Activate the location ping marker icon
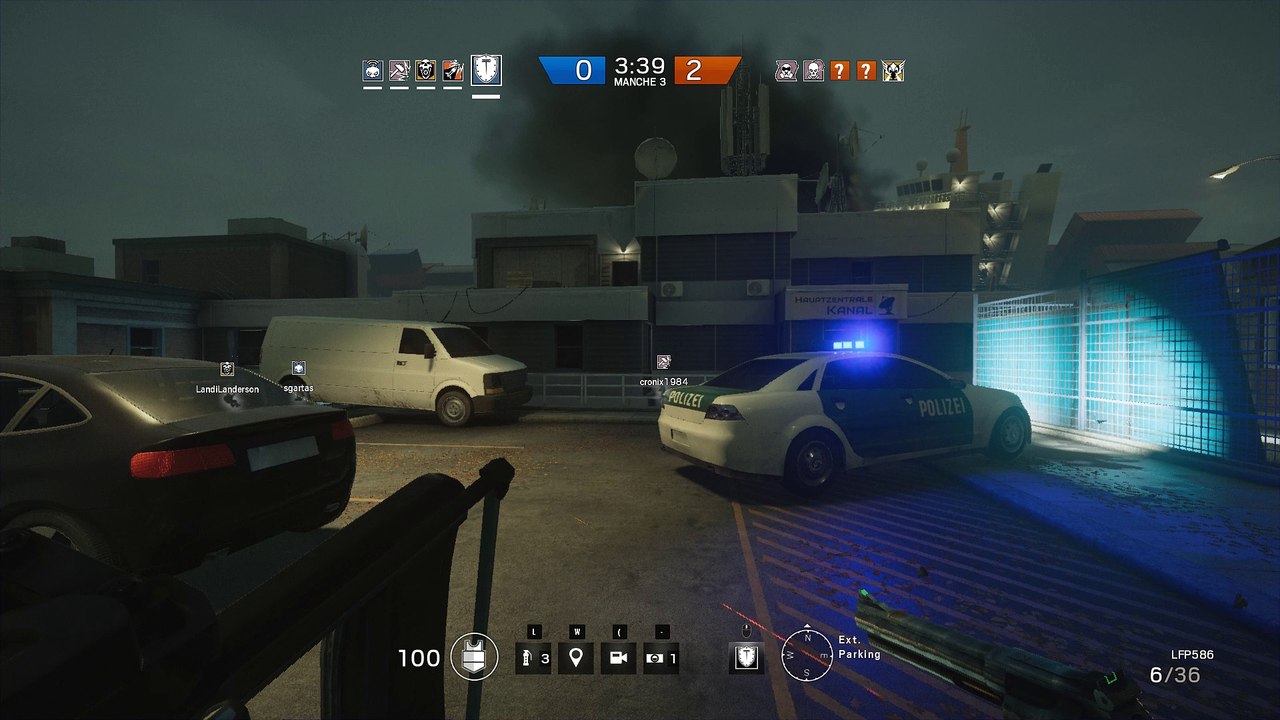The width and height of the screenshot is (1280, 720). (575, 658)
